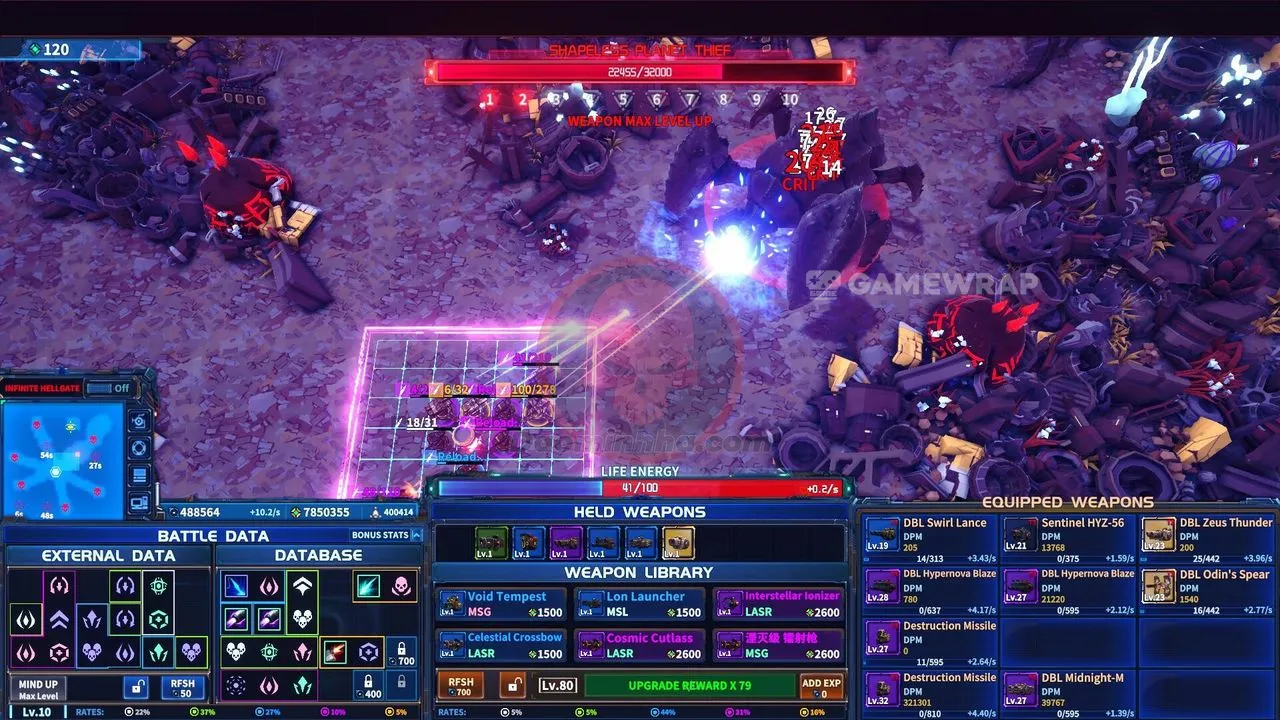Screen dimensions: 1280x720
Task: Buy Void Tempest from the weapon library
Action: pos(501,604)
